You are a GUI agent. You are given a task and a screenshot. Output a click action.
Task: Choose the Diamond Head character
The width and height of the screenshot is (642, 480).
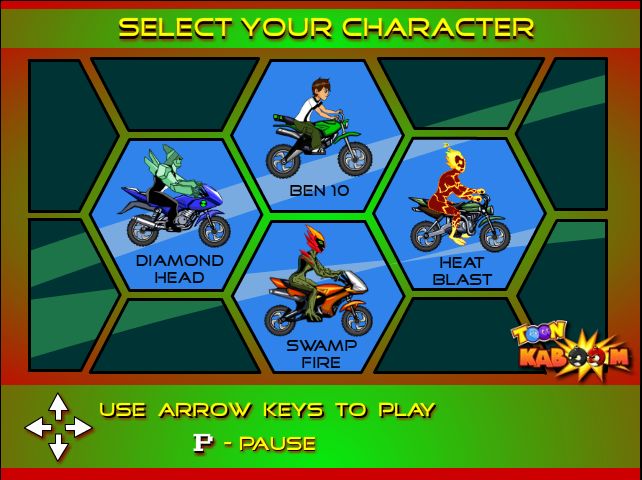click(x=176, y=214)
